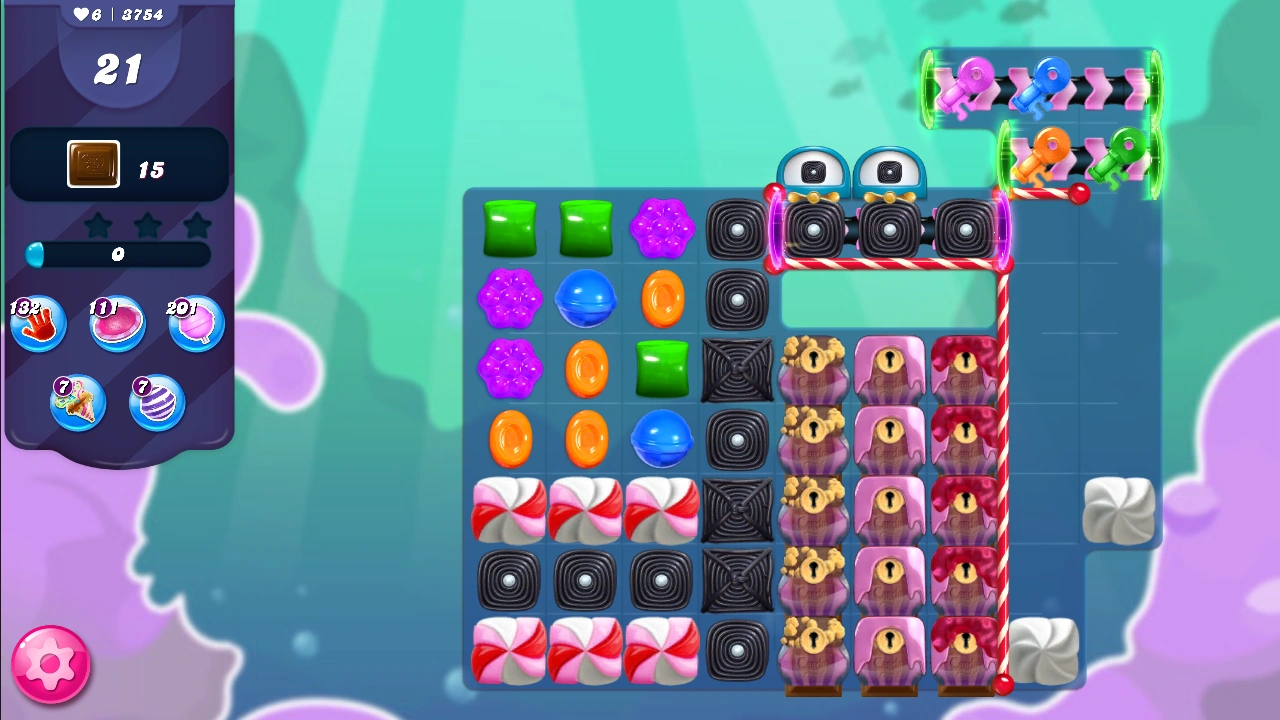1280x720 pixels.
Task: Tap the blue lollipop candy on the board
Action: click(x=585, y=298)
